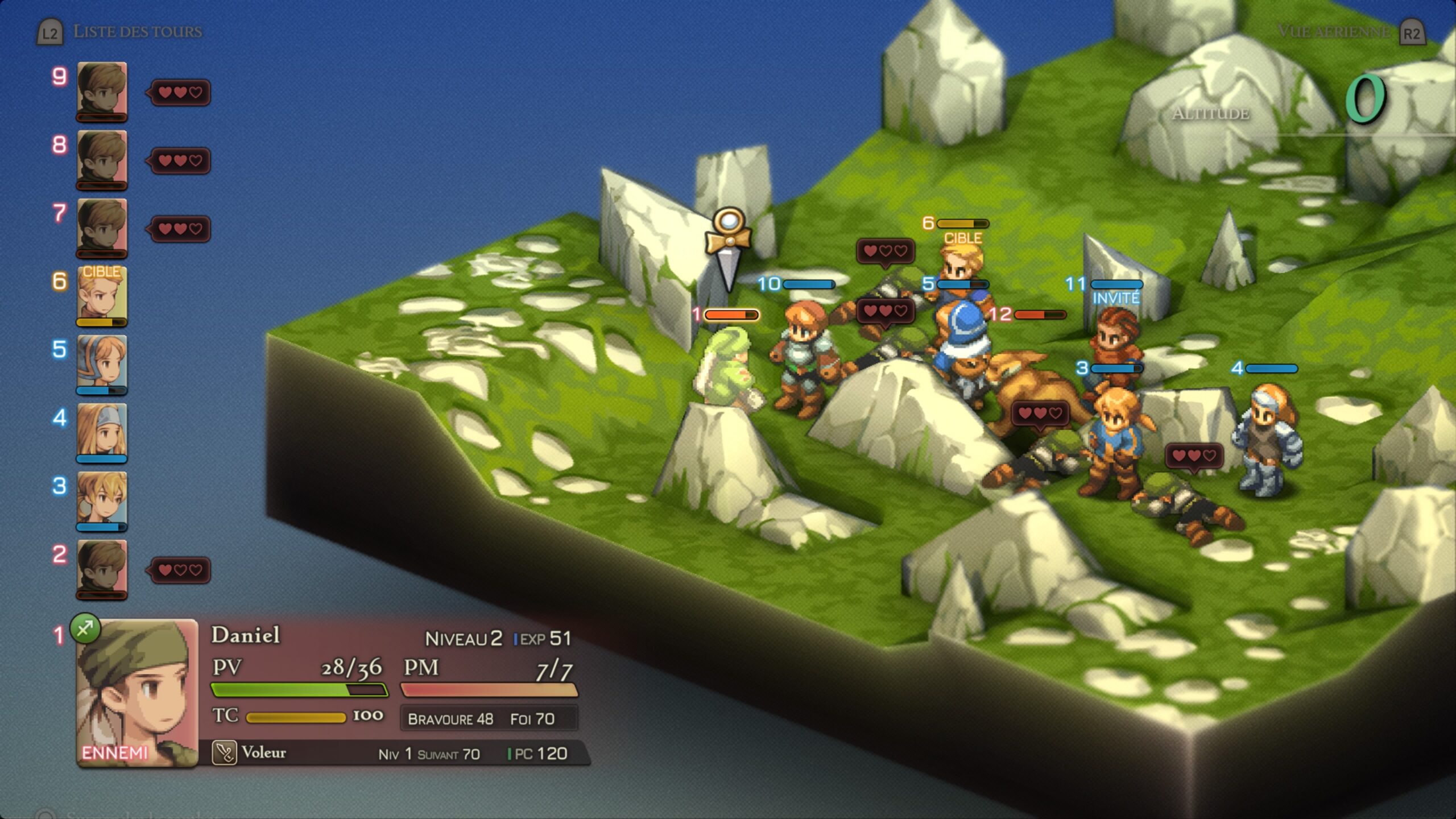This screenshot has width=1456, height=819.
Task: Select the turn 2 enemy portrait
Action: point(102,568)
